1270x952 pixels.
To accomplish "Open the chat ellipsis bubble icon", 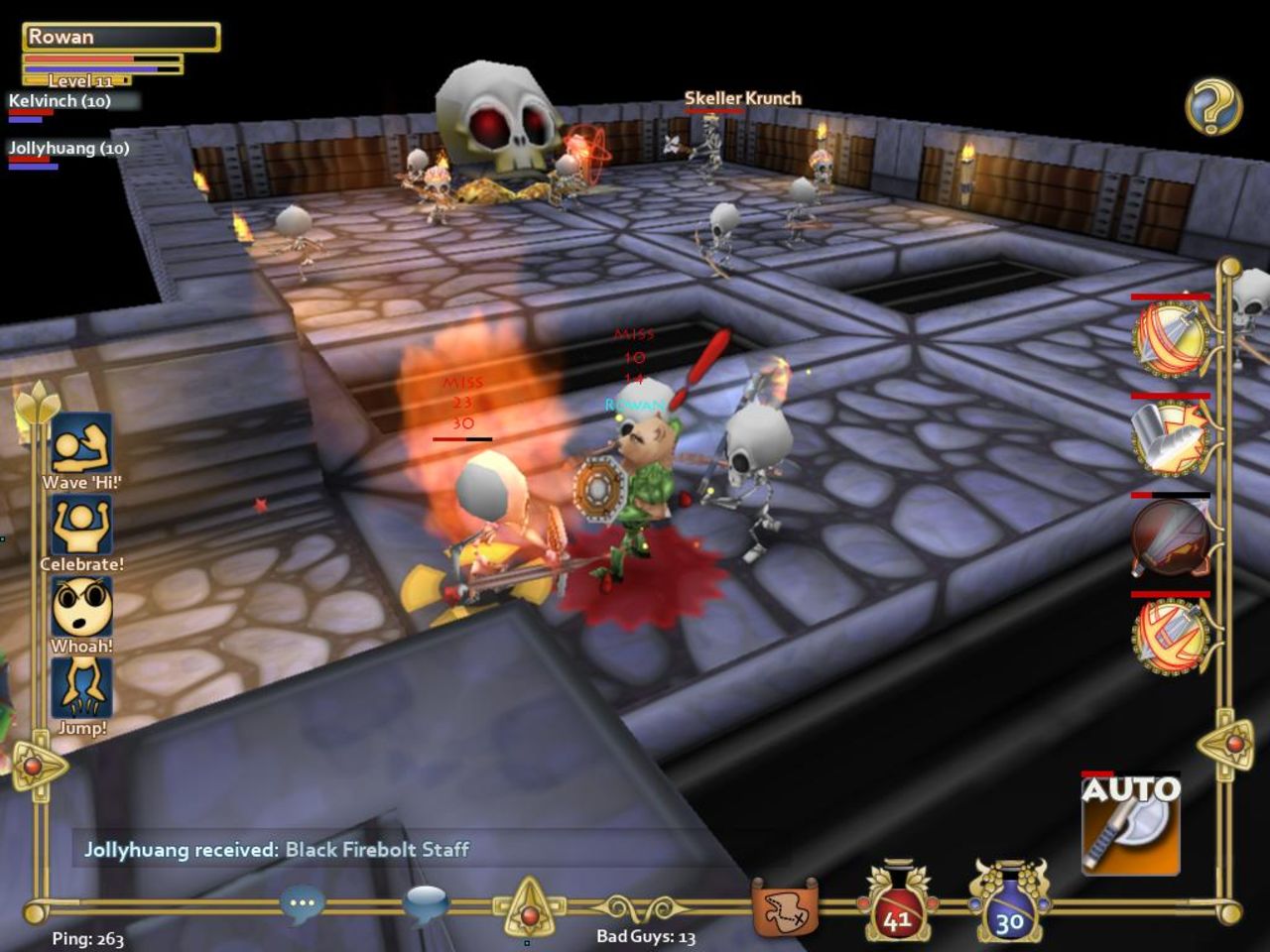I will [302, 904].
